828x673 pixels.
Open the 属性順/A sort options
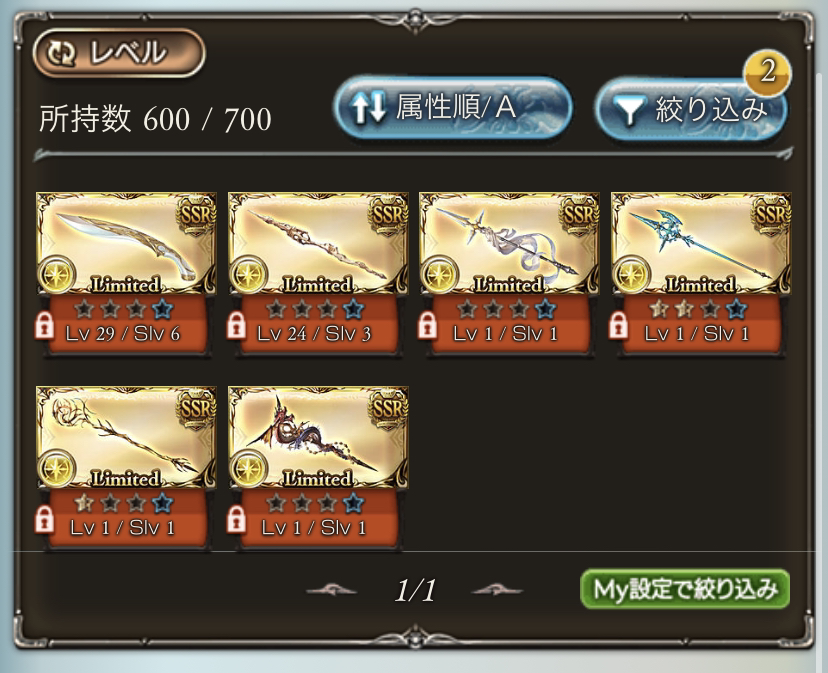(x=453, y=109)
